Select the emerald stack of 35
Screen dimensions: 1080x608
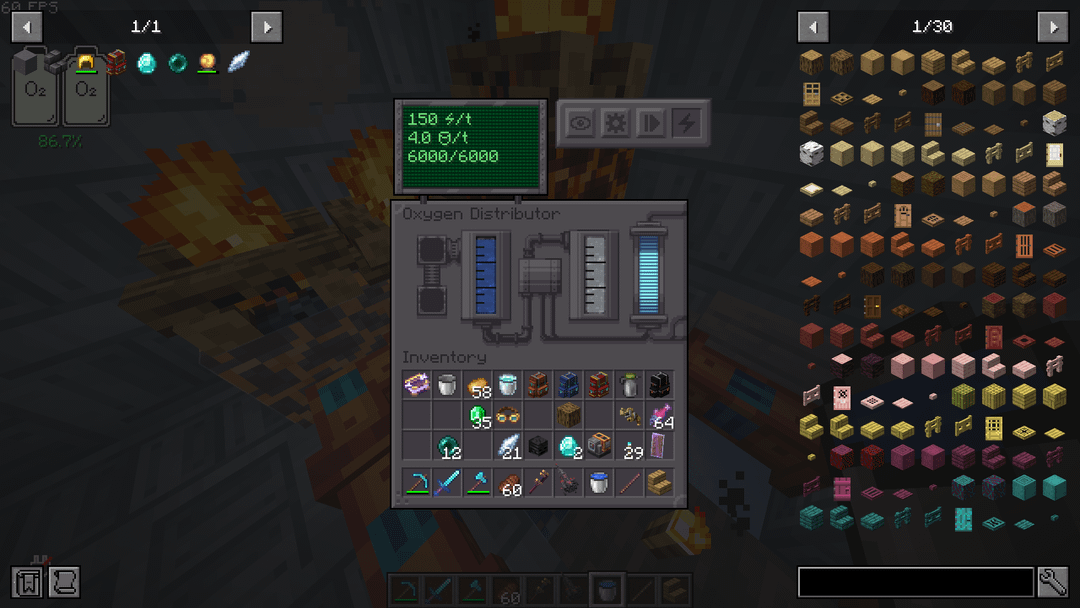[x=479, y=415]
